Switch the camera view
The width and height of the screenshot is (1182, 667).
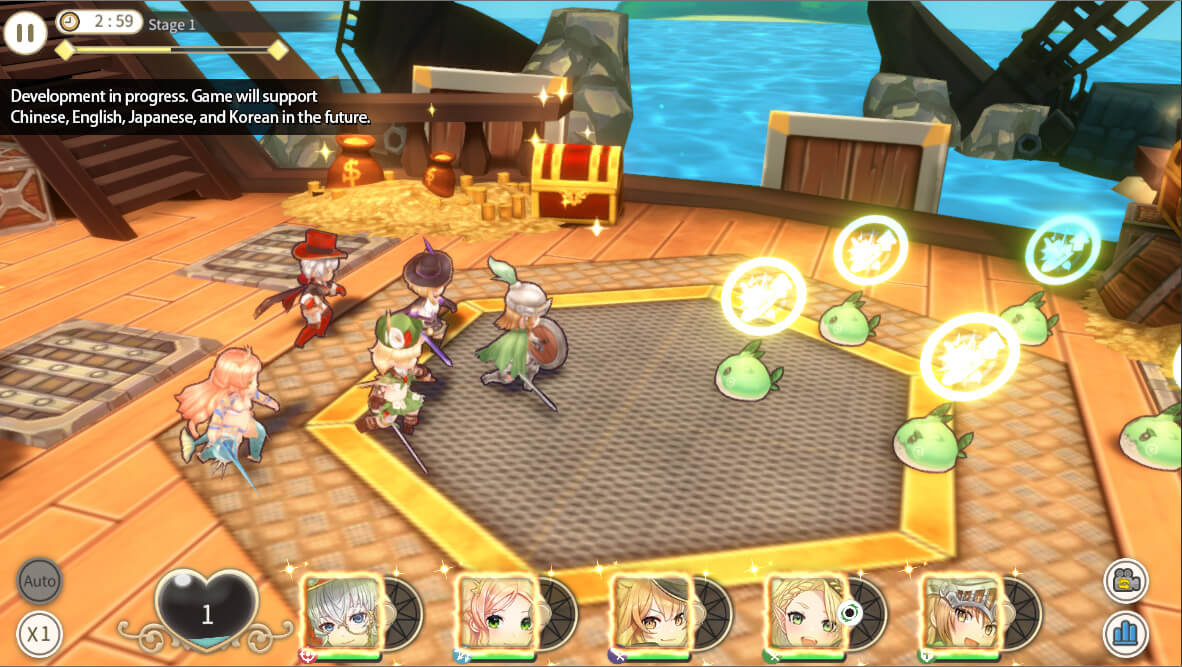(x=1126, y=580)
